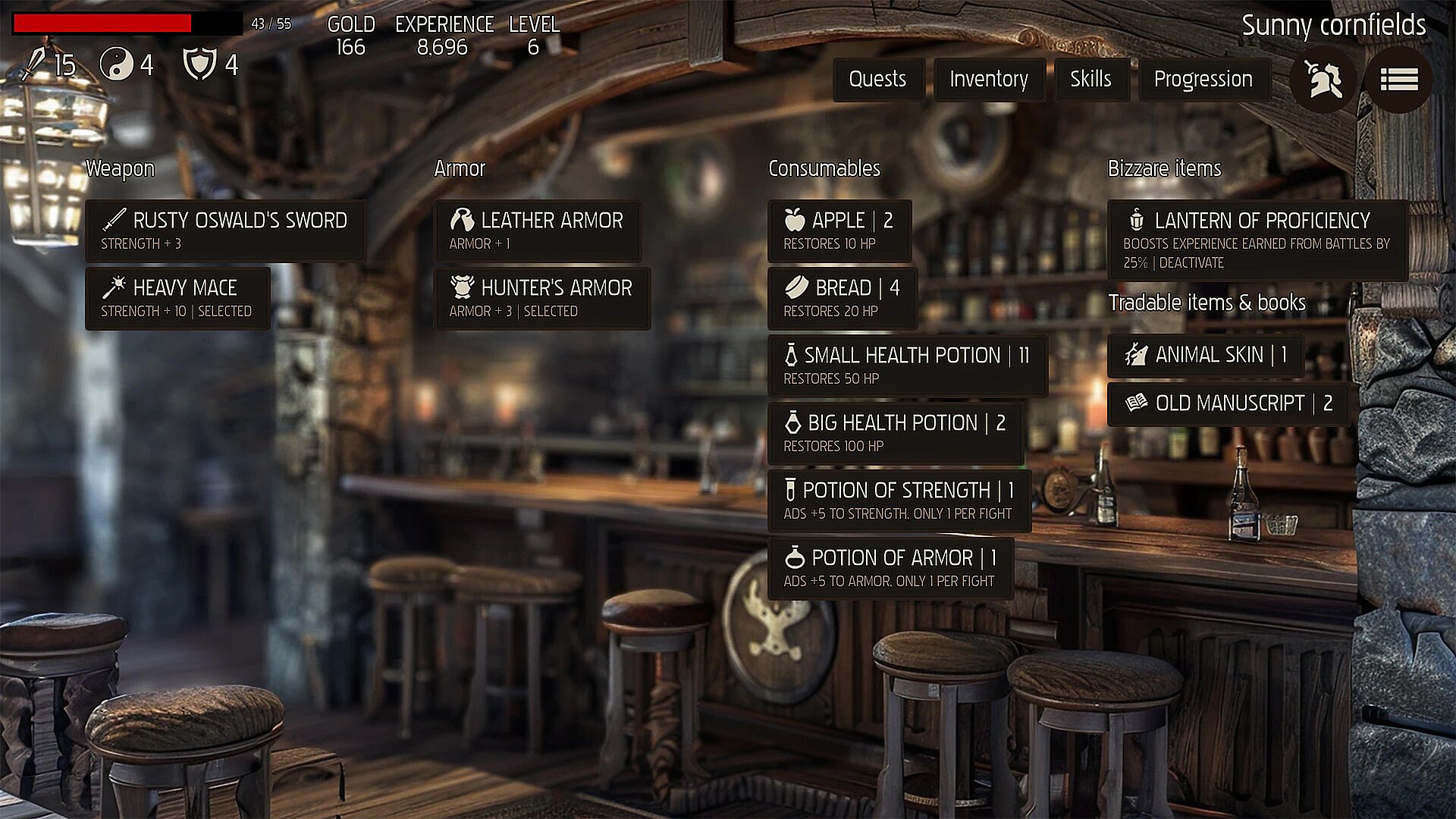The height and width of the screenshot is (819, 1456).
Task: Show the Skills tab
Action: pos(1090,80)
